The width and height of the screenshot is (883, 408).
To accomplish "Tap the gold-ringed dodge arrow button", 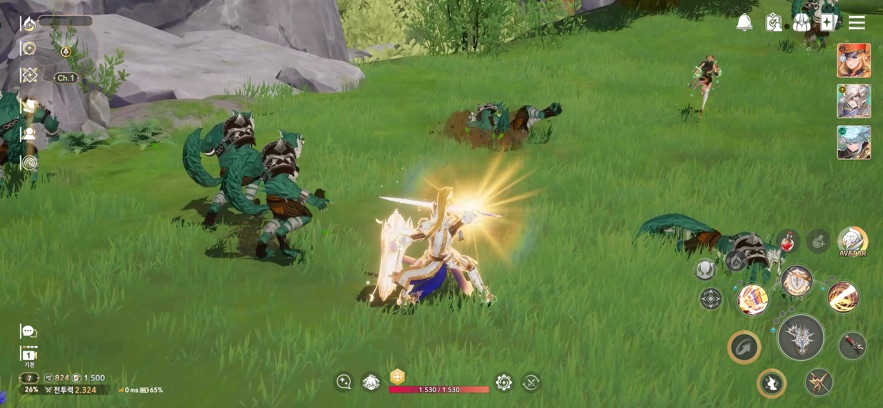I will click(744, 347).
